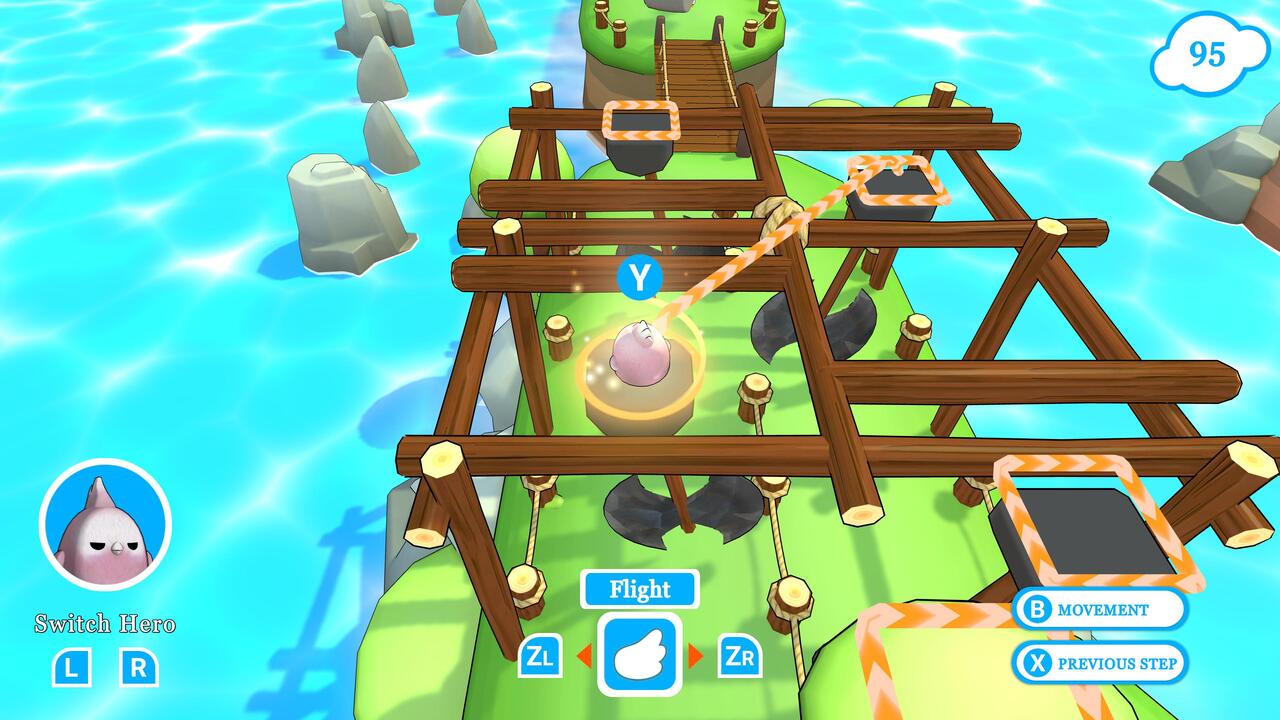Select X PREVIOUS STEP

pos(1100,662)
